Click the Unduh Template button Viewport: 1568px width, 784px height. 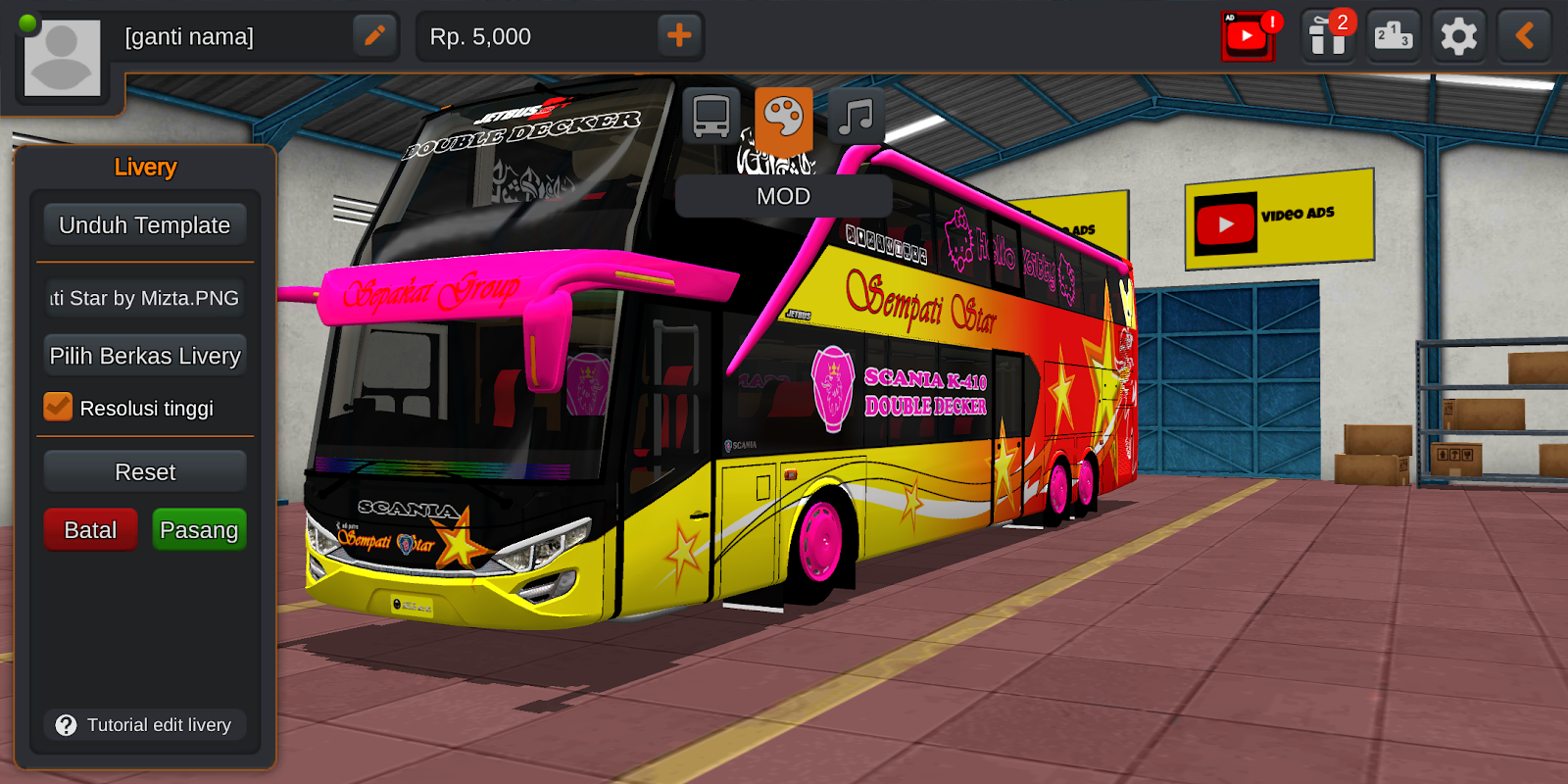[144, 224]
